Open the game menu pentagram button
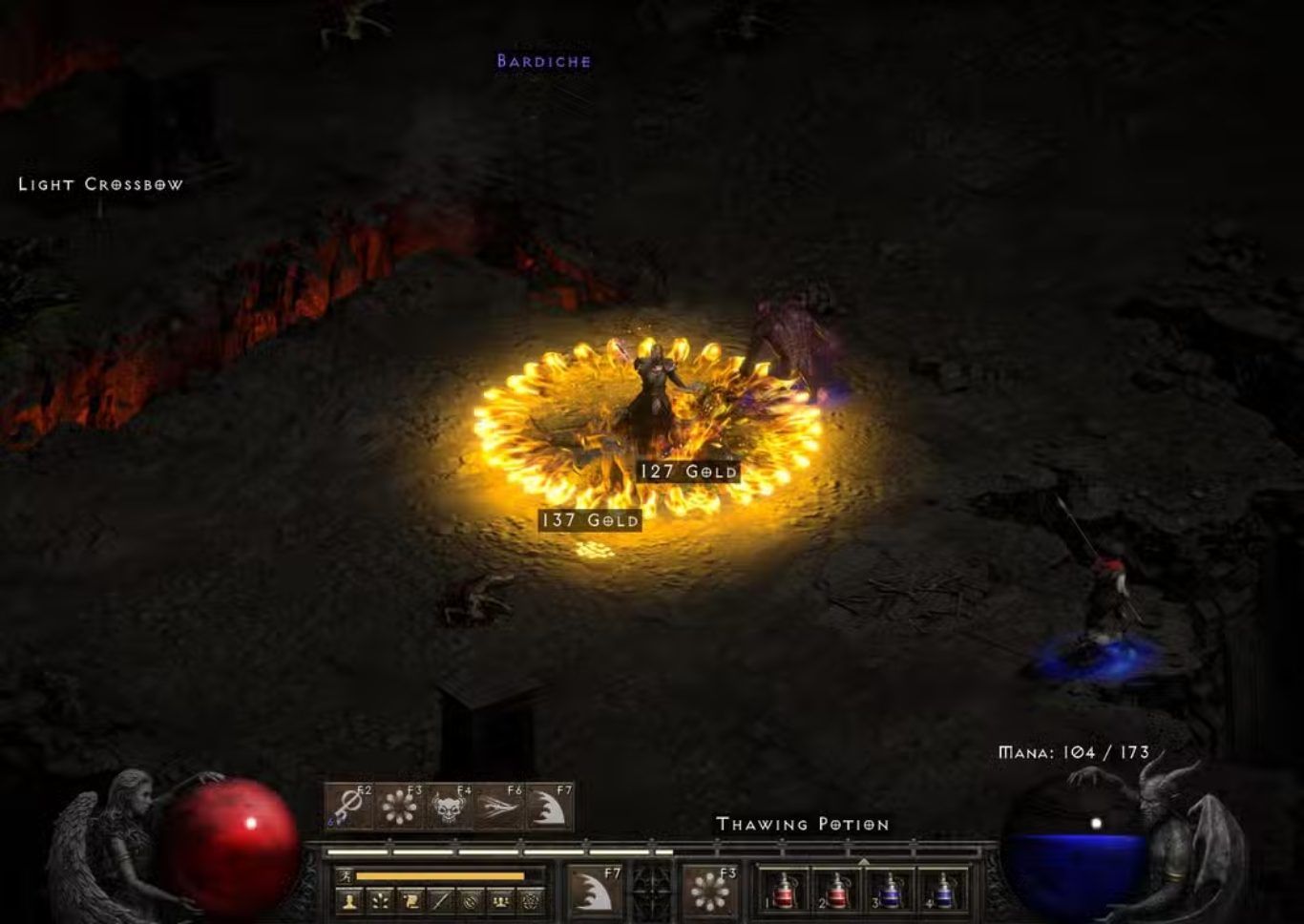Screen dimensions: 1304x924 (x=531, y=900)
